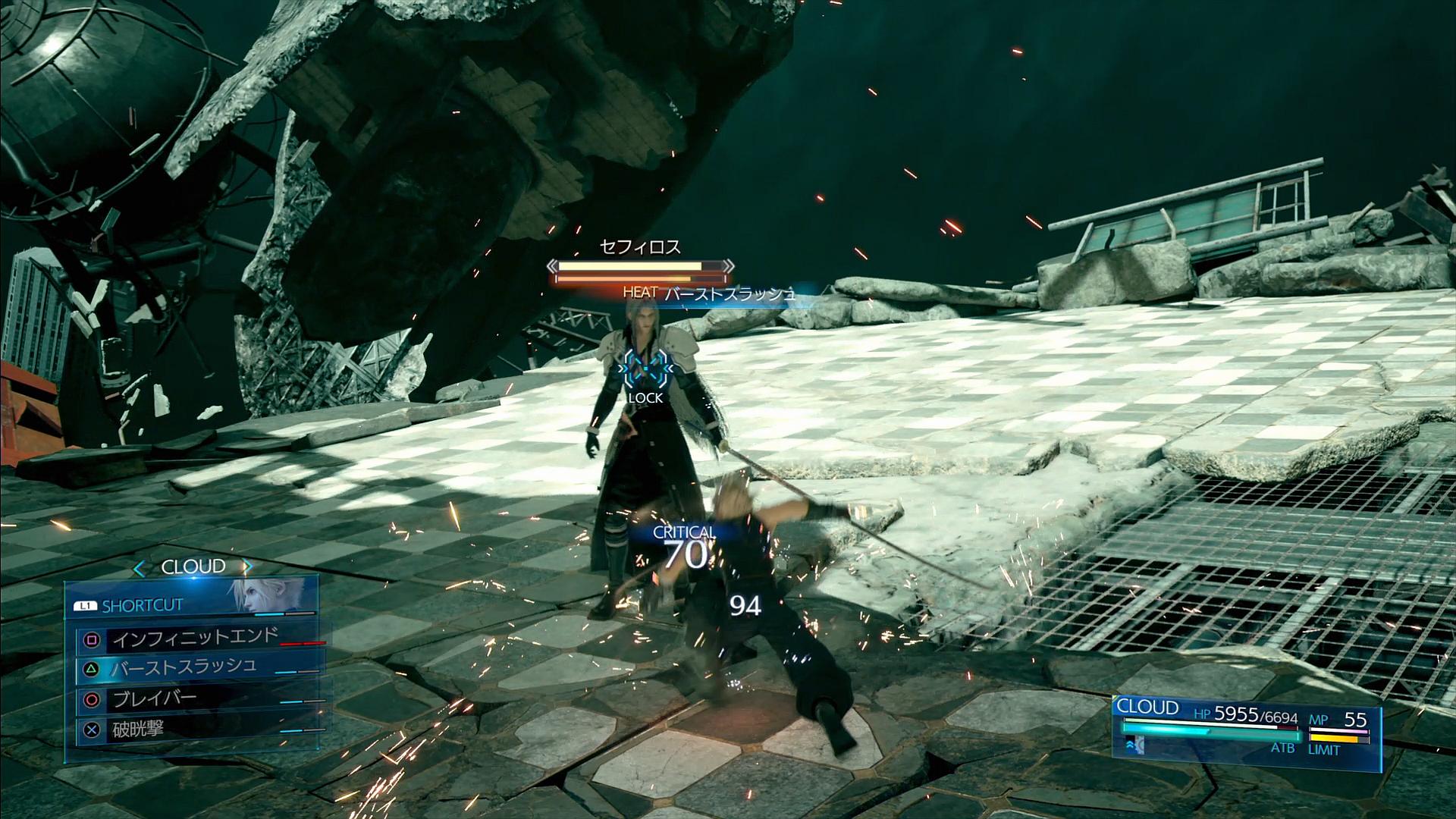
Task: Click the LOCK target marker on セフィロス
Action: 645,372
